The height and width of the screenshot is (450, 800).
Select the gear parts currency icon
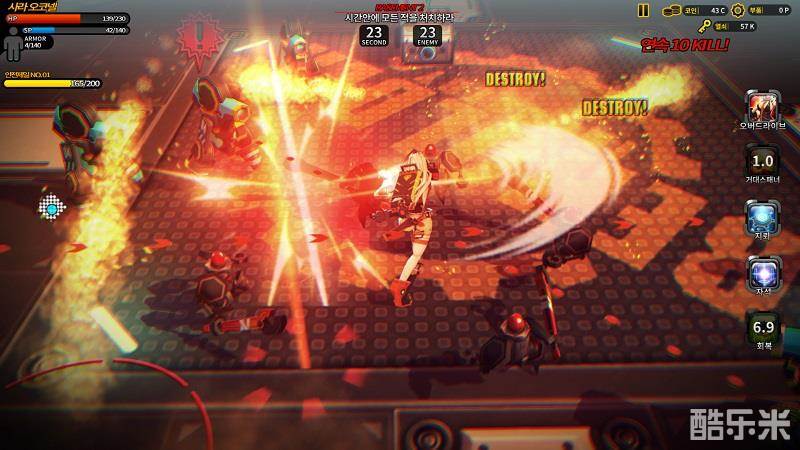738,10
